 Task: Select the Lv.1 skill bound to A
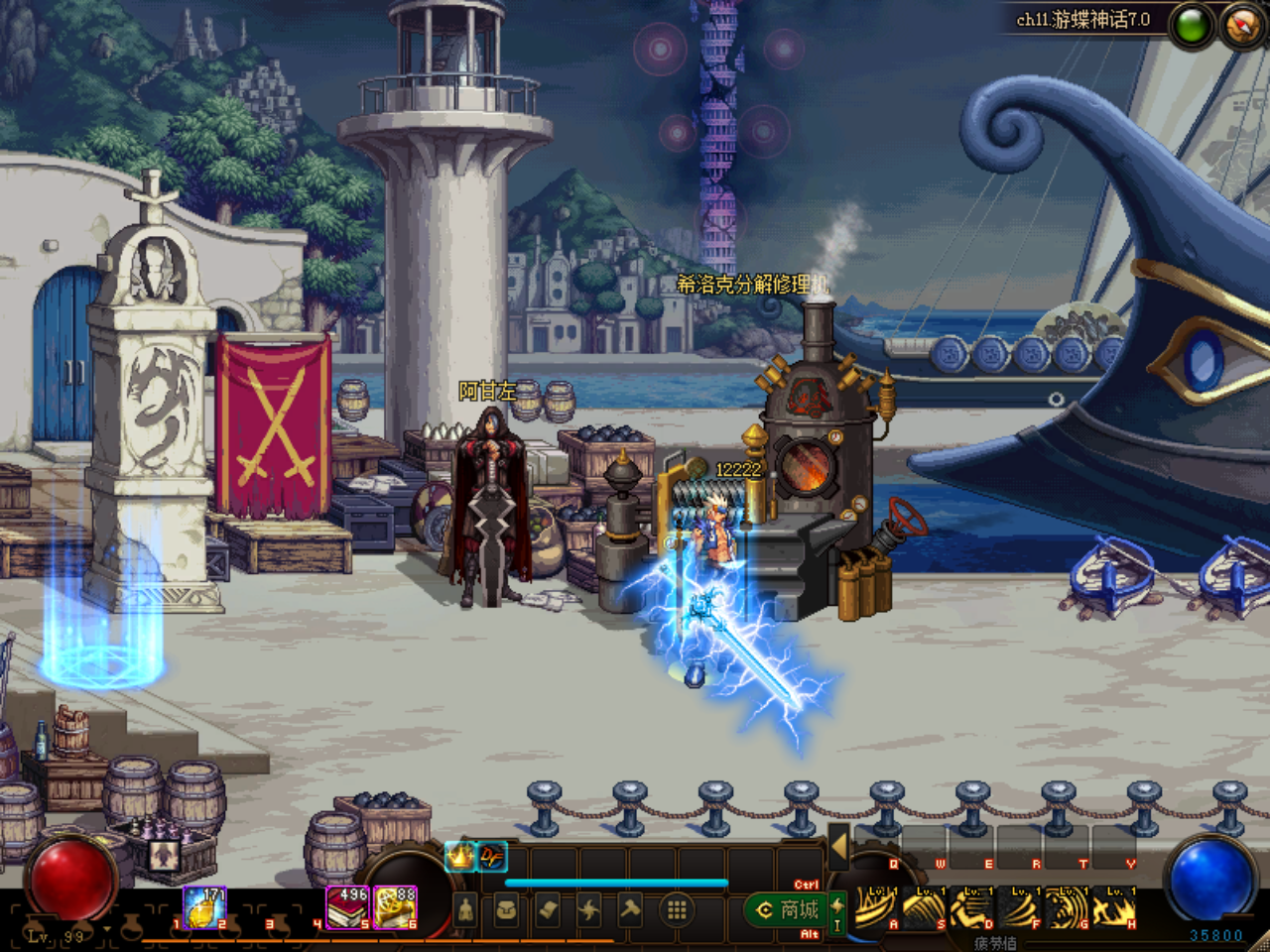pos(877,908)
